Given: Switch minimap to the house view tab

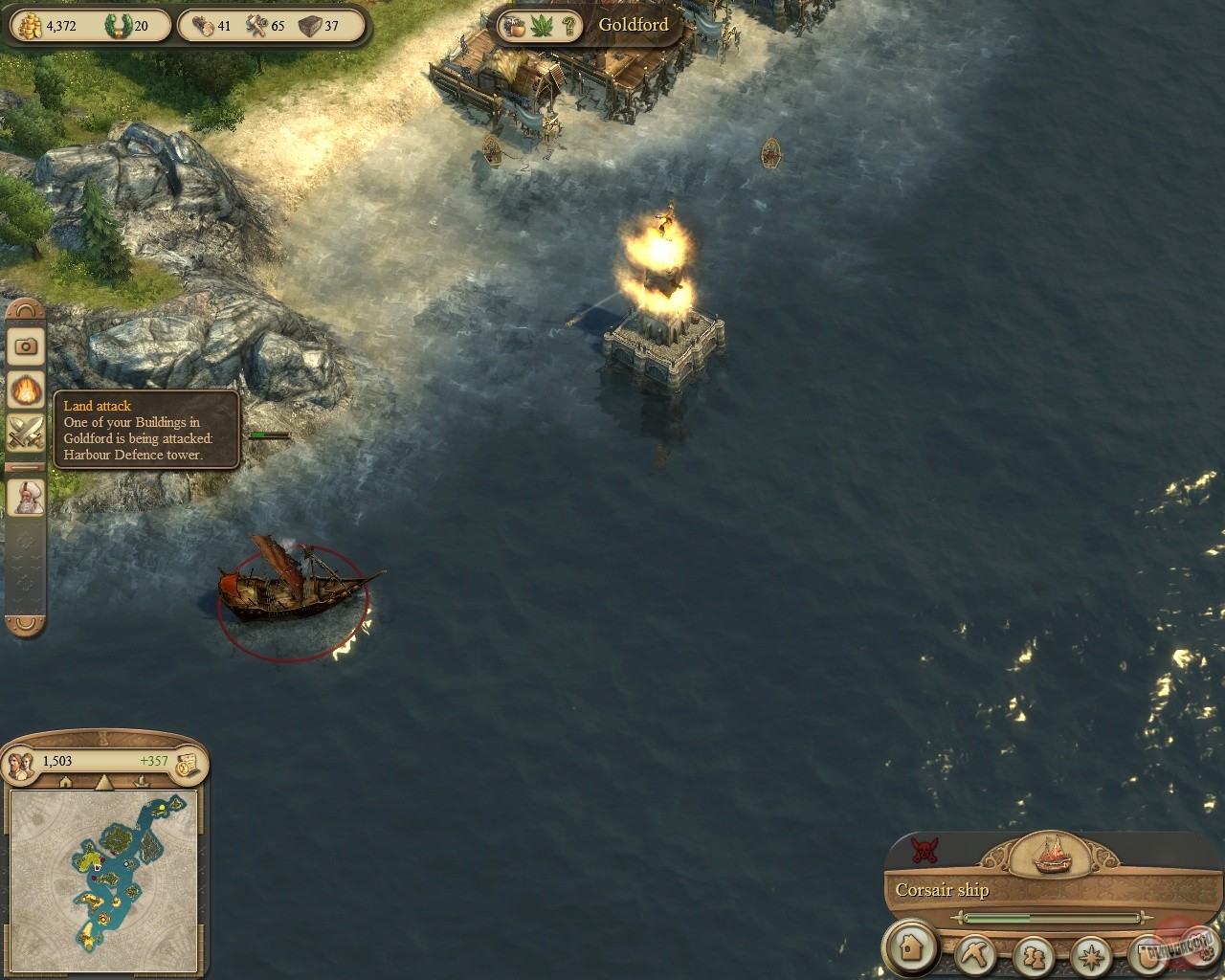Looking at the screenshot, I should [x=66, y=782].
